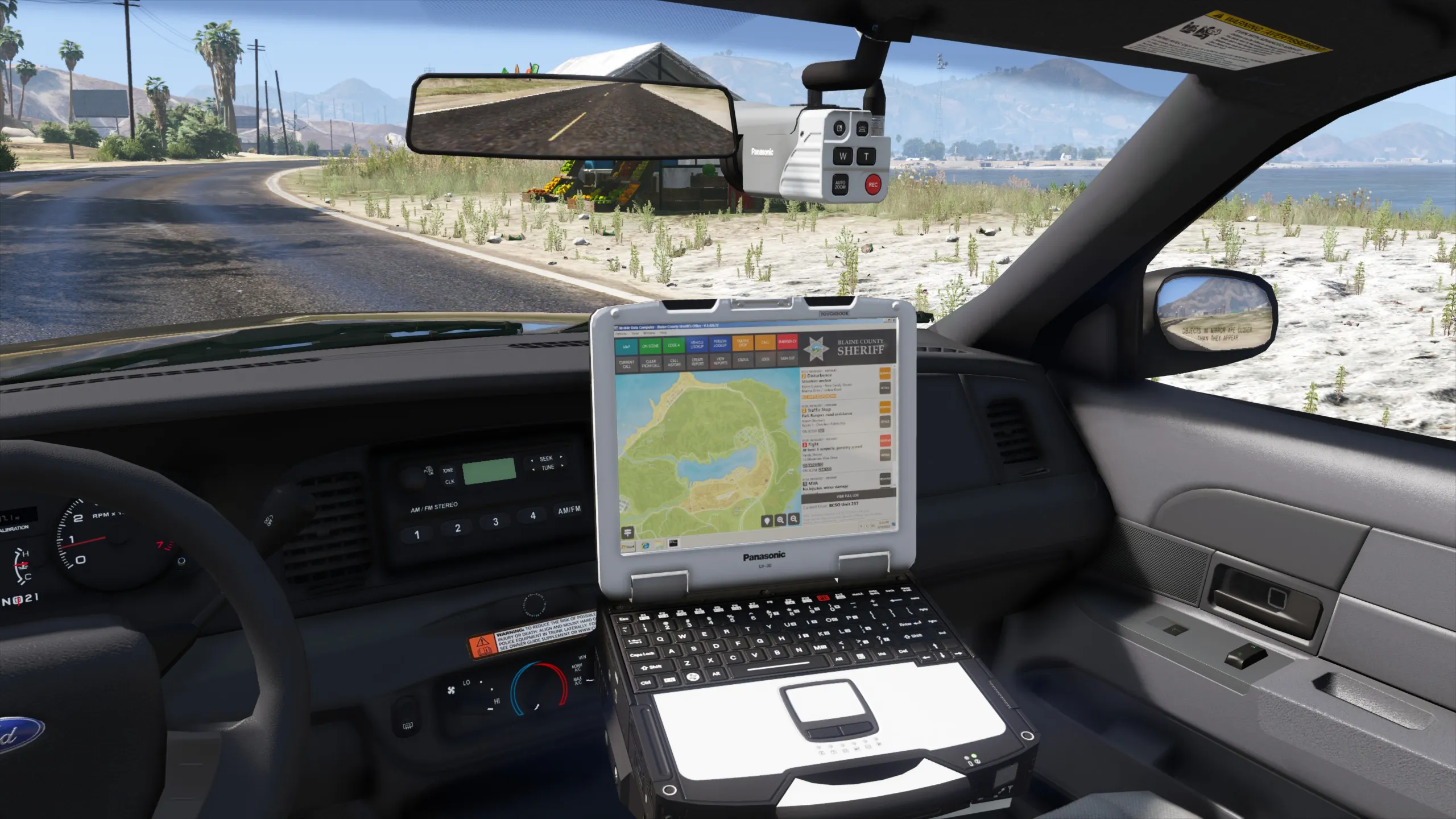Click the map pin marker icon
Image resolution: width=1456 pixels, height=819 pixels.
tap(767, 521)
